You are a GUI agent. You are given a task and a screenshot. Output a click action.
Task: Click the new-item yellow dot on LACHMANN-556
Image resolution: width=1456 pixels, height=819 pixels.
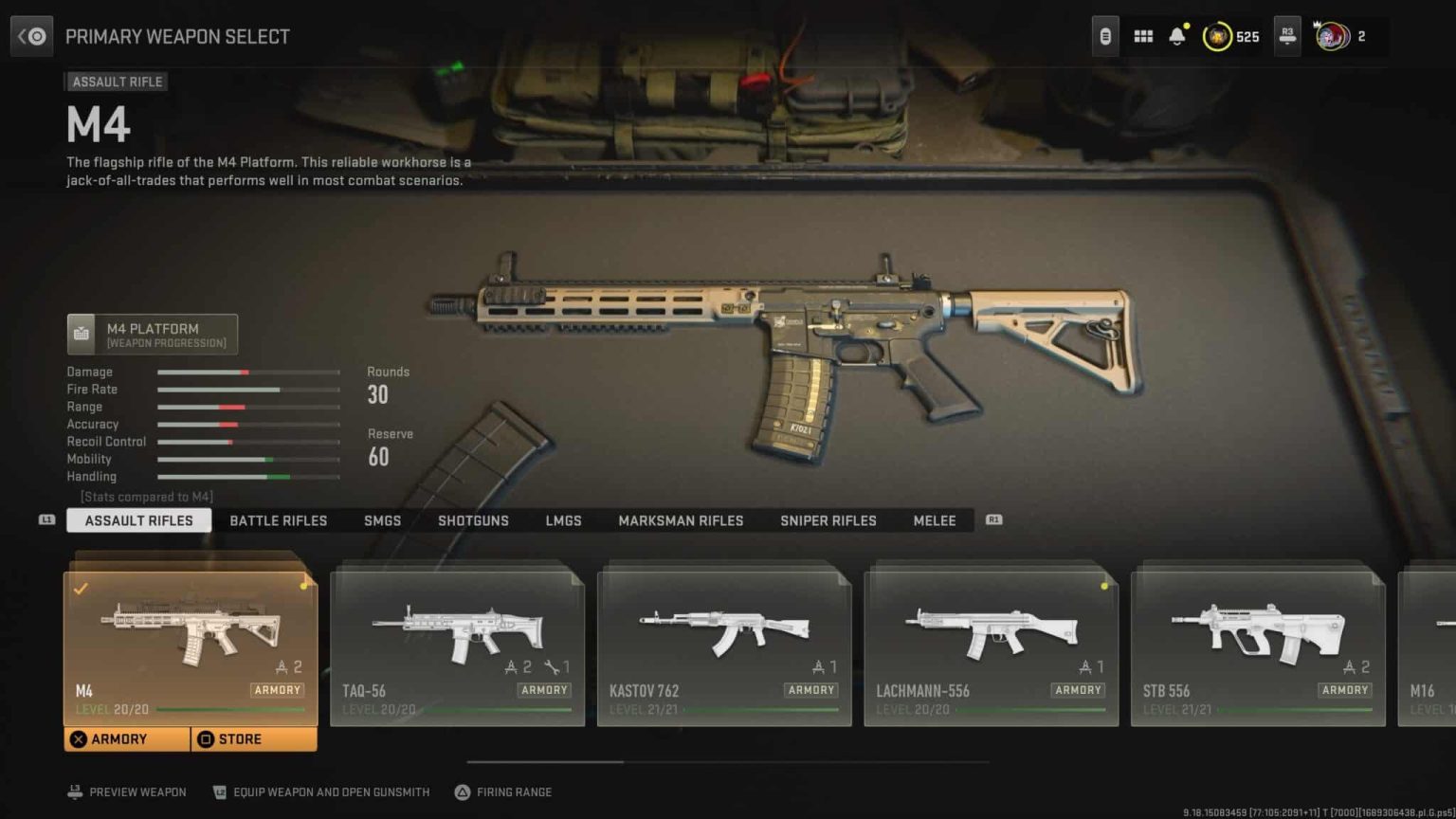1102,587
